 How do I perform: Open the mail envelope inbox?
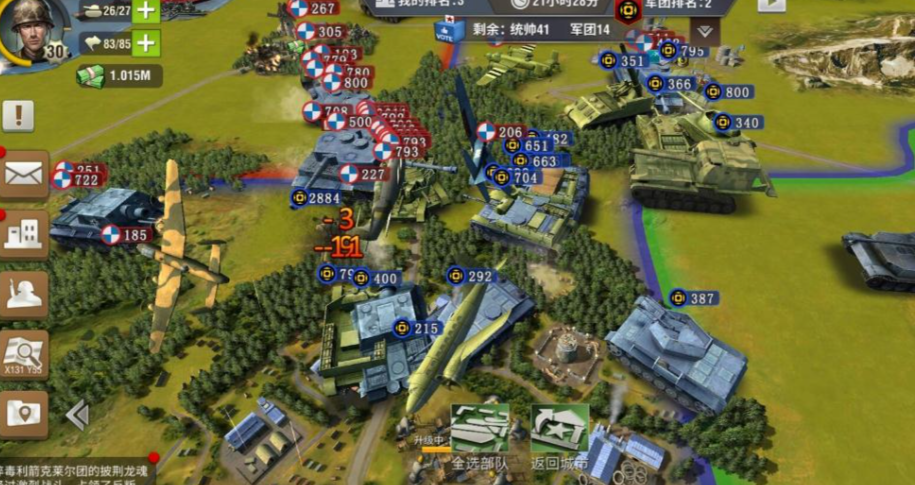(23, 175)
